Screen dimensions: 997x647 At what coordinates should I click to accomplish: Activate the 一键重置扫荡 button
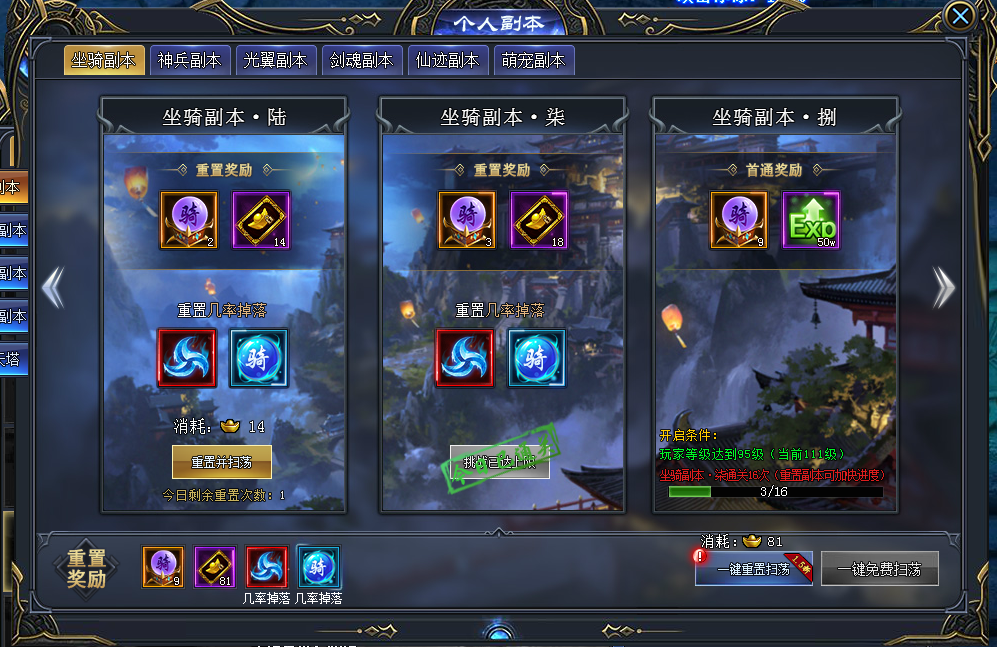click(x=753, y=569)
